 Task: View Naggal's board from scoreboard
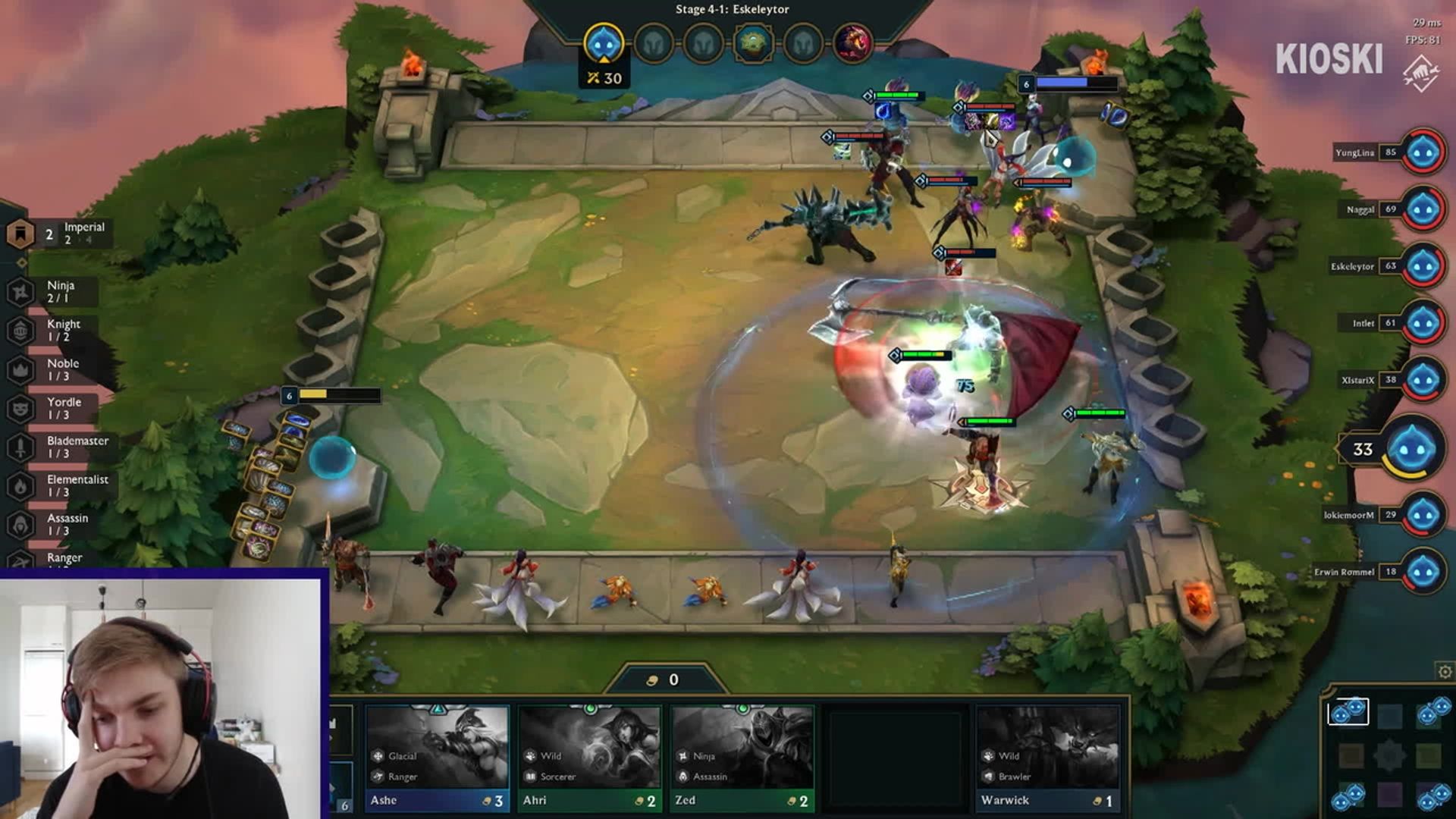1423,209
